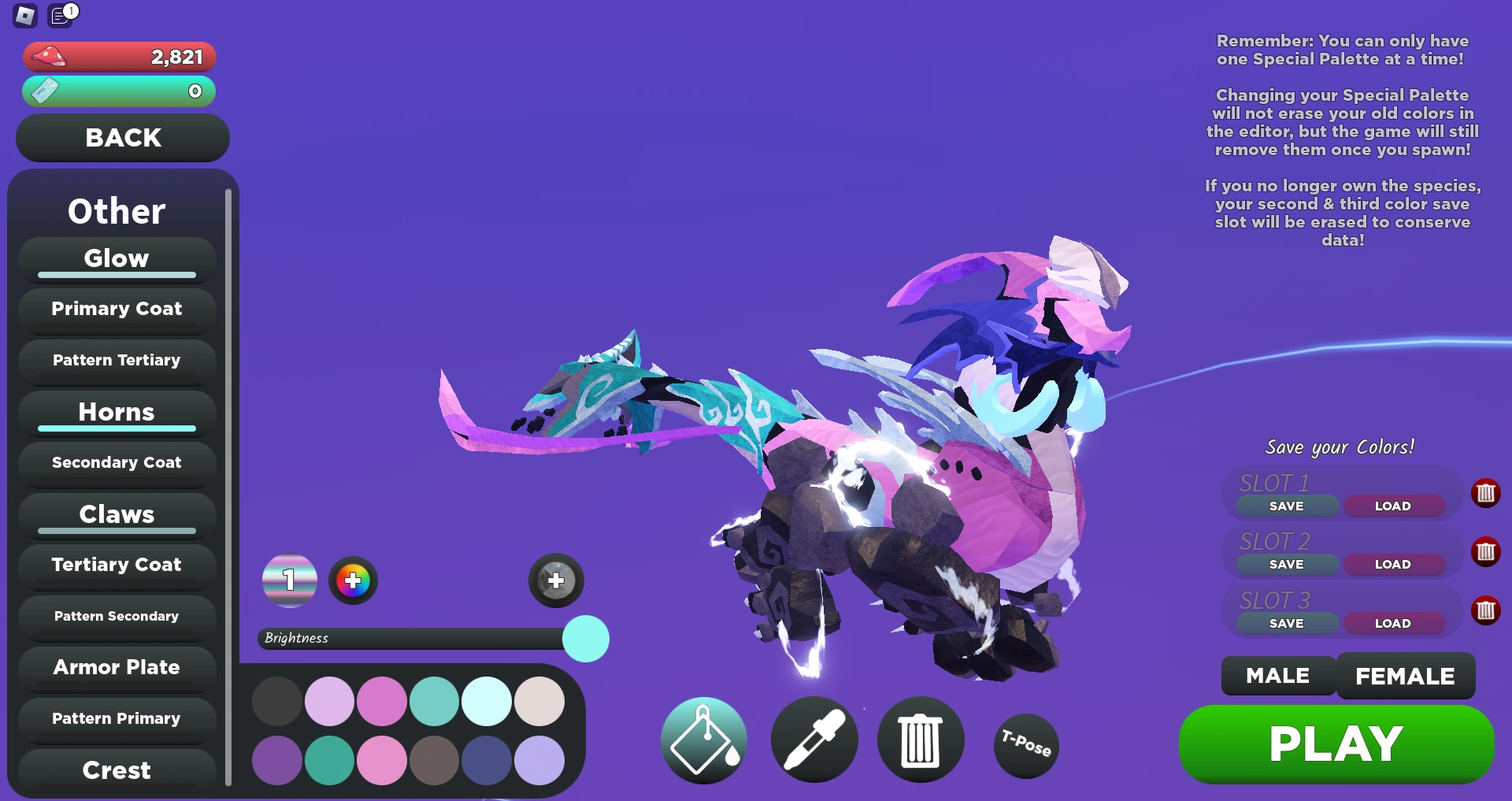Open the rainbow custom color picker
The height and width of the screenshot is (801, 1512).
pyautogui.click(x=353, y=580)
